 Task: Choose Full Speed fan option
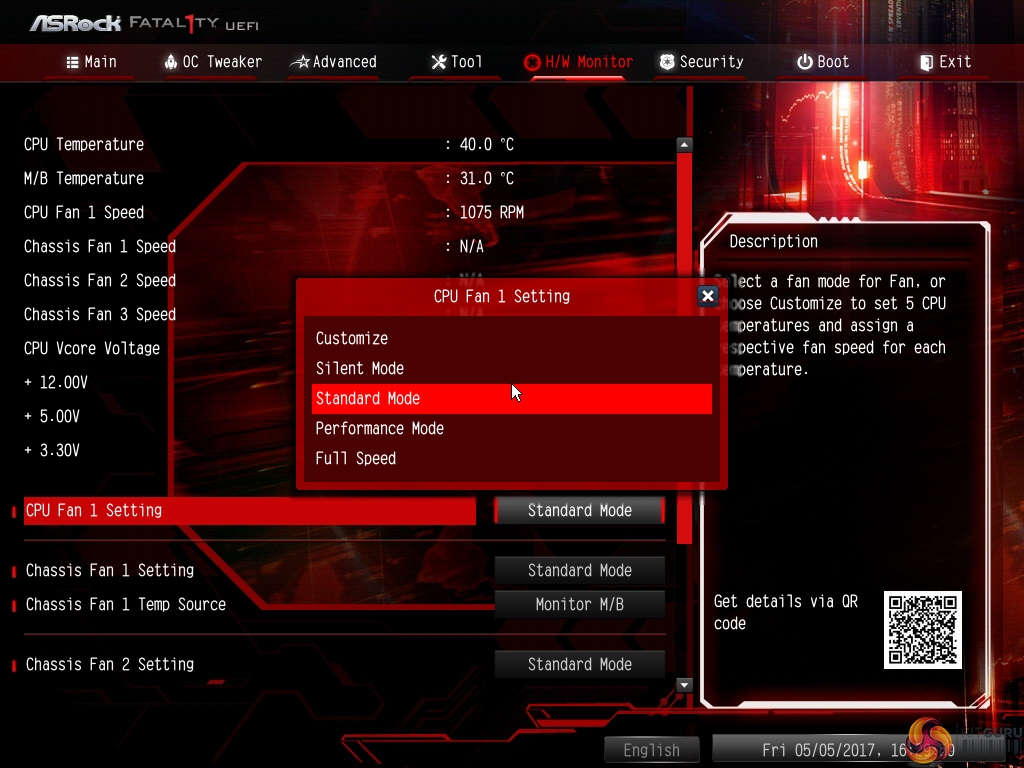(x=356, y=458)
